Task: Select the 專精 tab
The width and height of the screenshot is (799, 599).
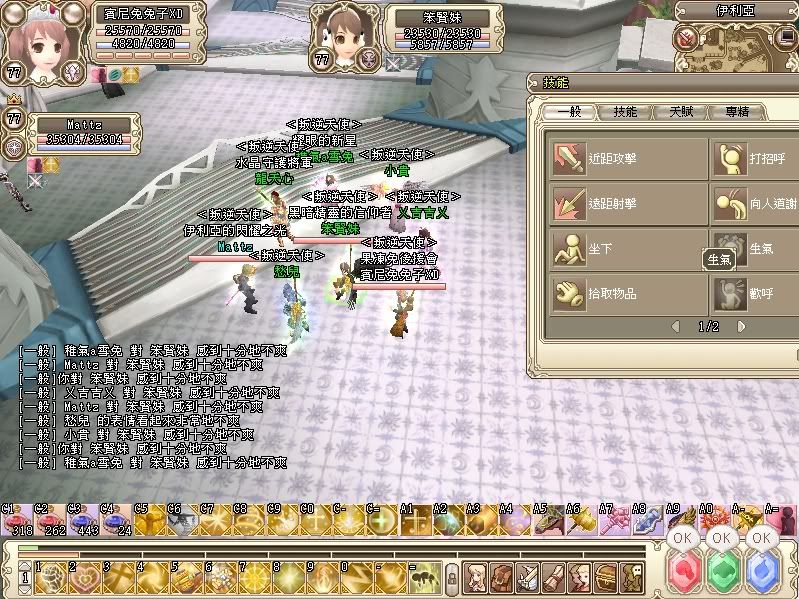Action: 737,112
